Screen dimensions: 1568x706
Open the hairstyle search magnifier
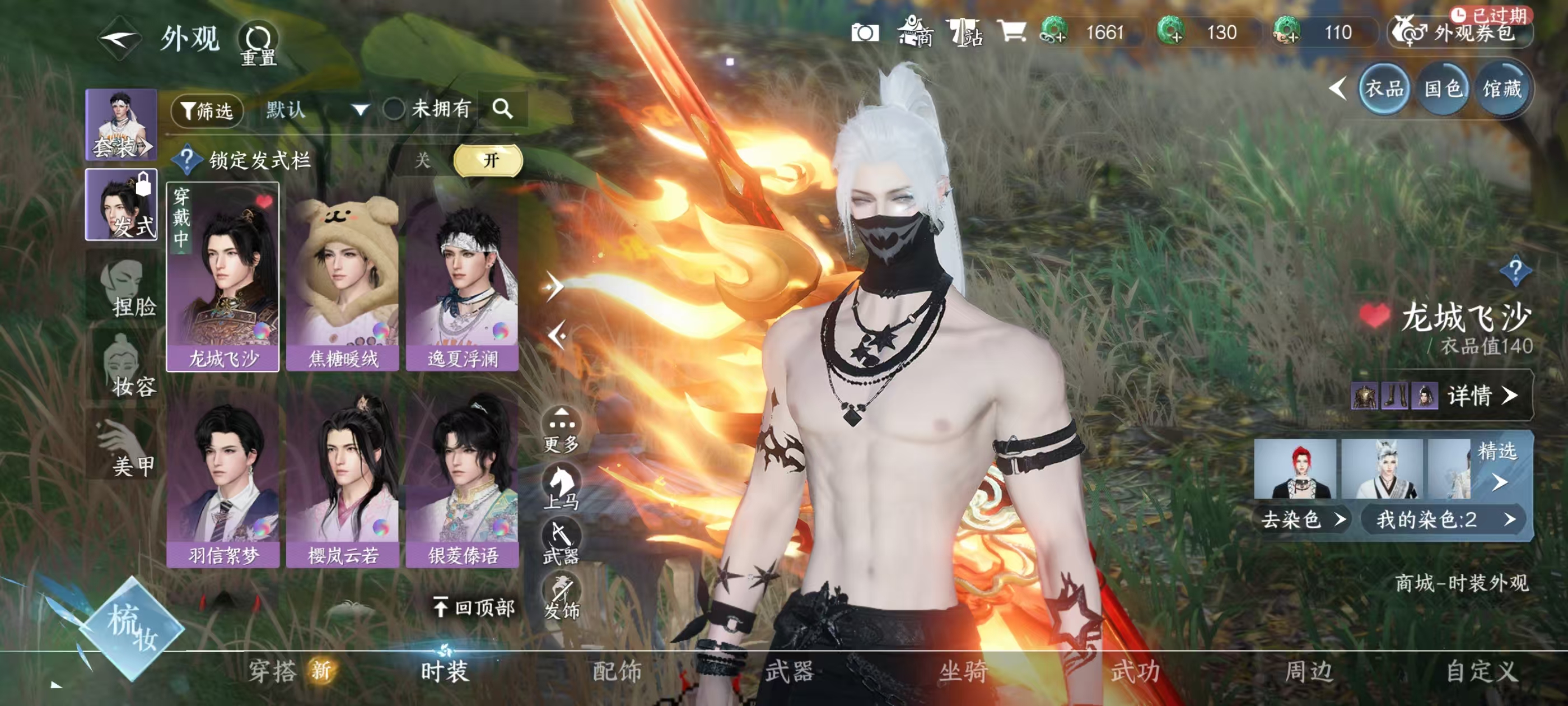(x=502, y=109)
